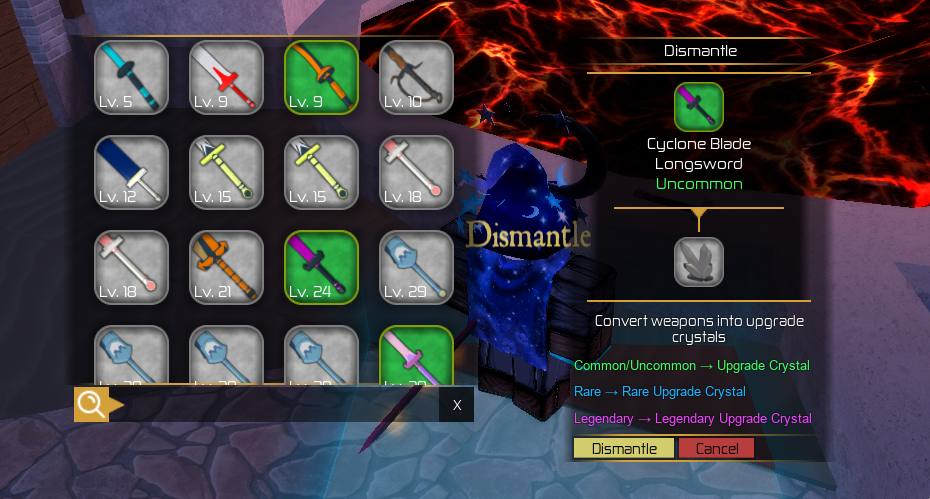930x499 pixels.
Task: Clear the search with the X button
Action: 456,405
